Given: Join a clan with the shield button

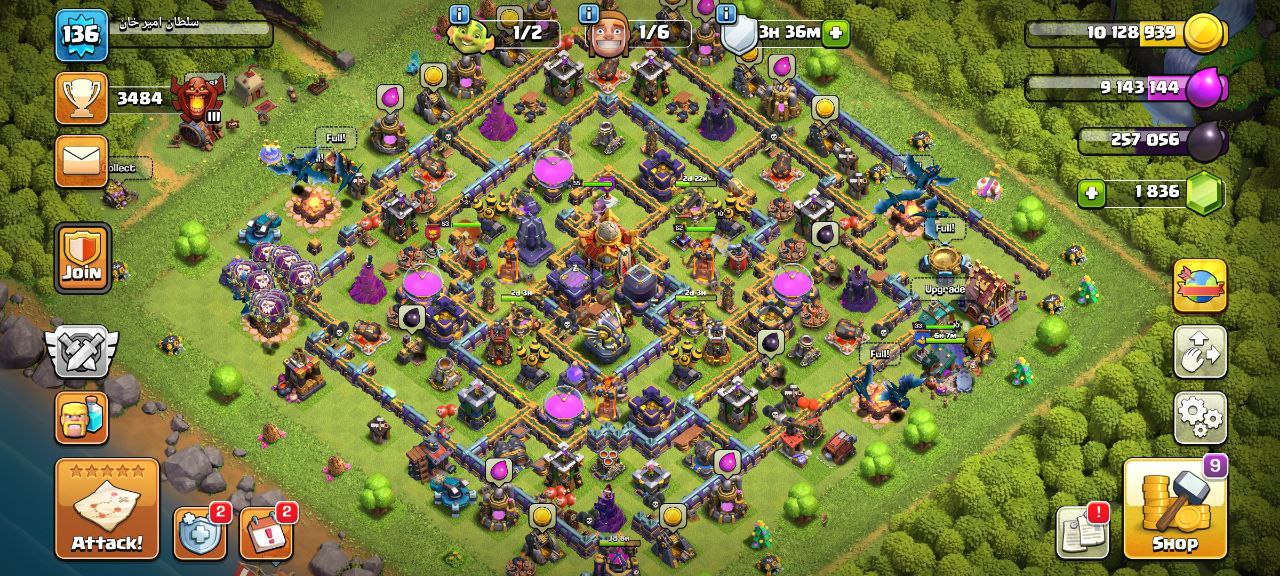Looking at the screenshot, I should point(82,258).
